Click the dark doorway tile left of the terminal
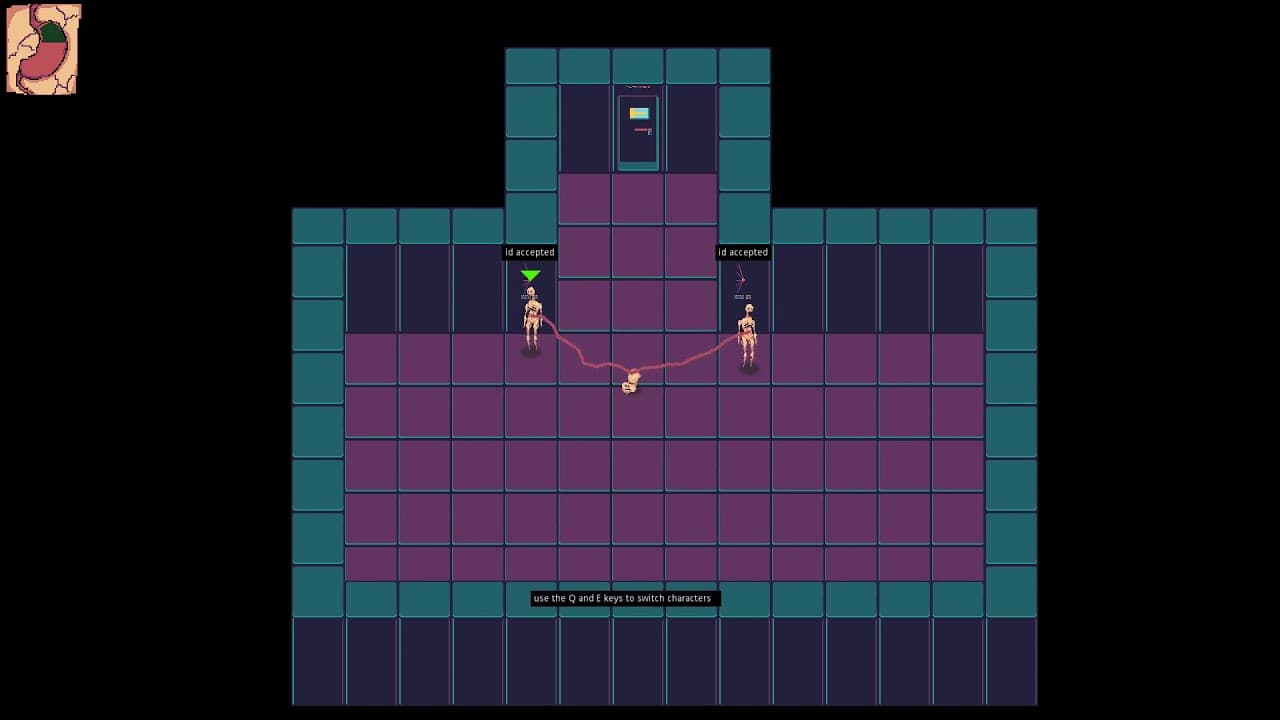This screenshot has width=1280, height=720. 585,130
